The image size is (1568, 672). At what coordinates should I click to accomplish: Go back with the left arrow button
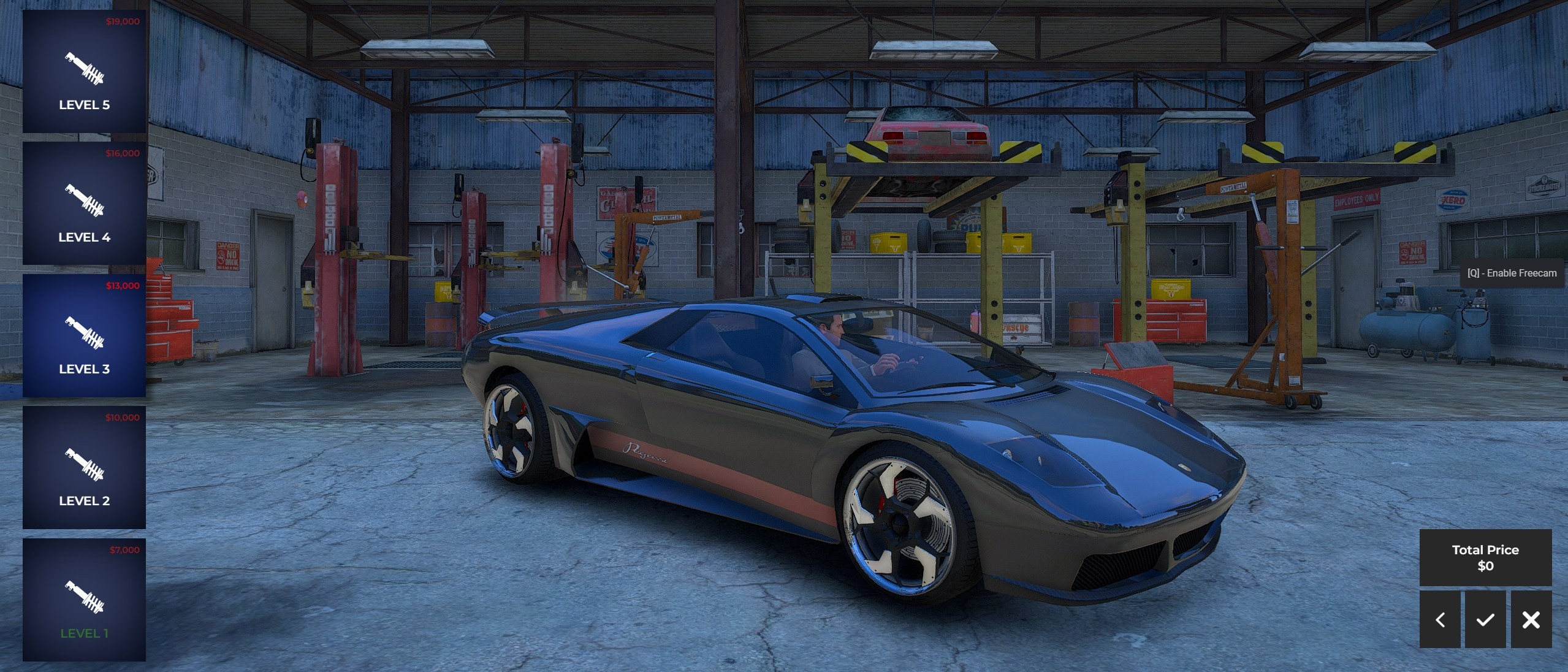[1439, 619]
